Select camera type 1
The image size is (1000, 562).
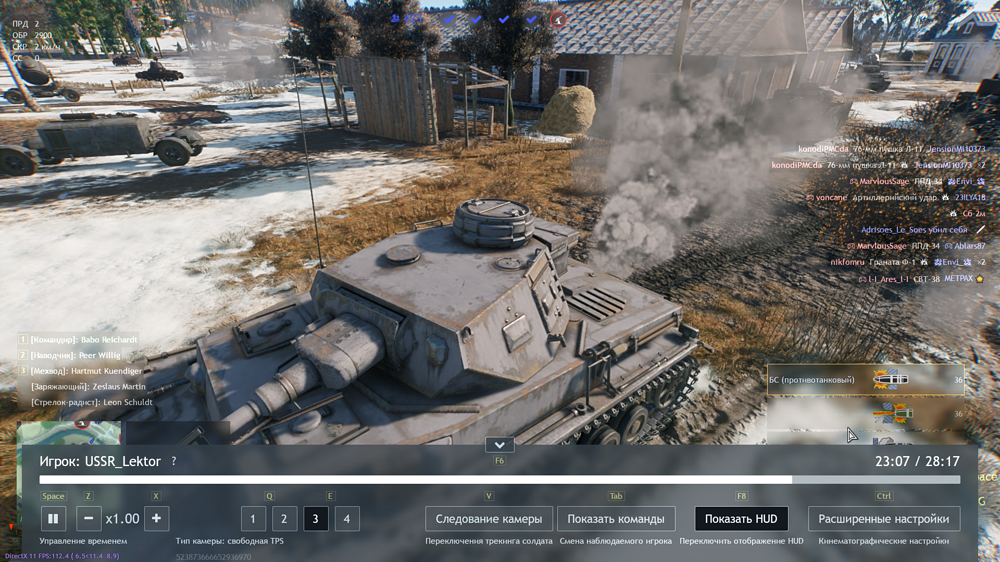tap(253, 519)
